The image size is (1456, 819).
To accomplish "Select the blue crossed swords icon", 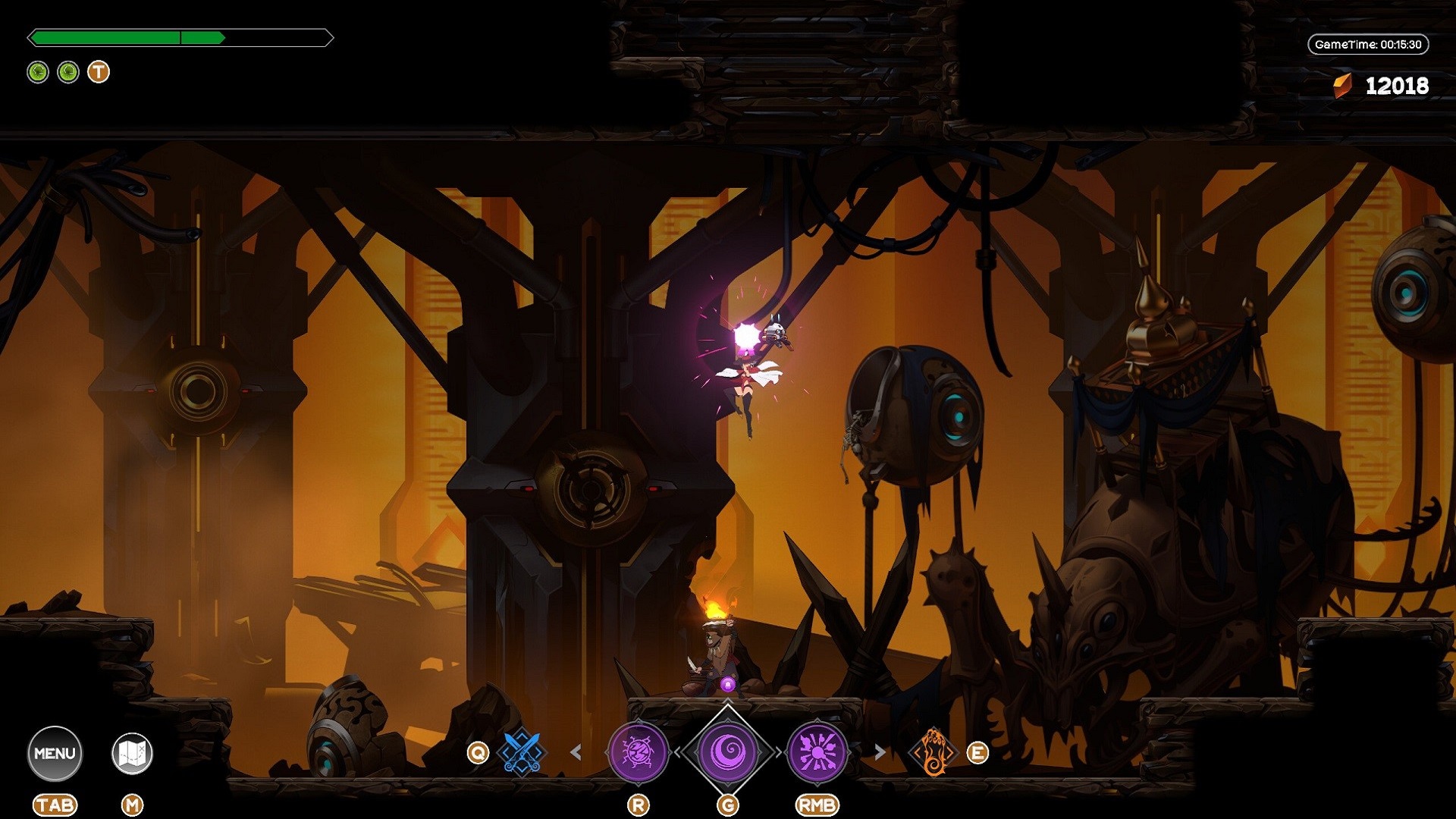I will (x=522, y=752).
